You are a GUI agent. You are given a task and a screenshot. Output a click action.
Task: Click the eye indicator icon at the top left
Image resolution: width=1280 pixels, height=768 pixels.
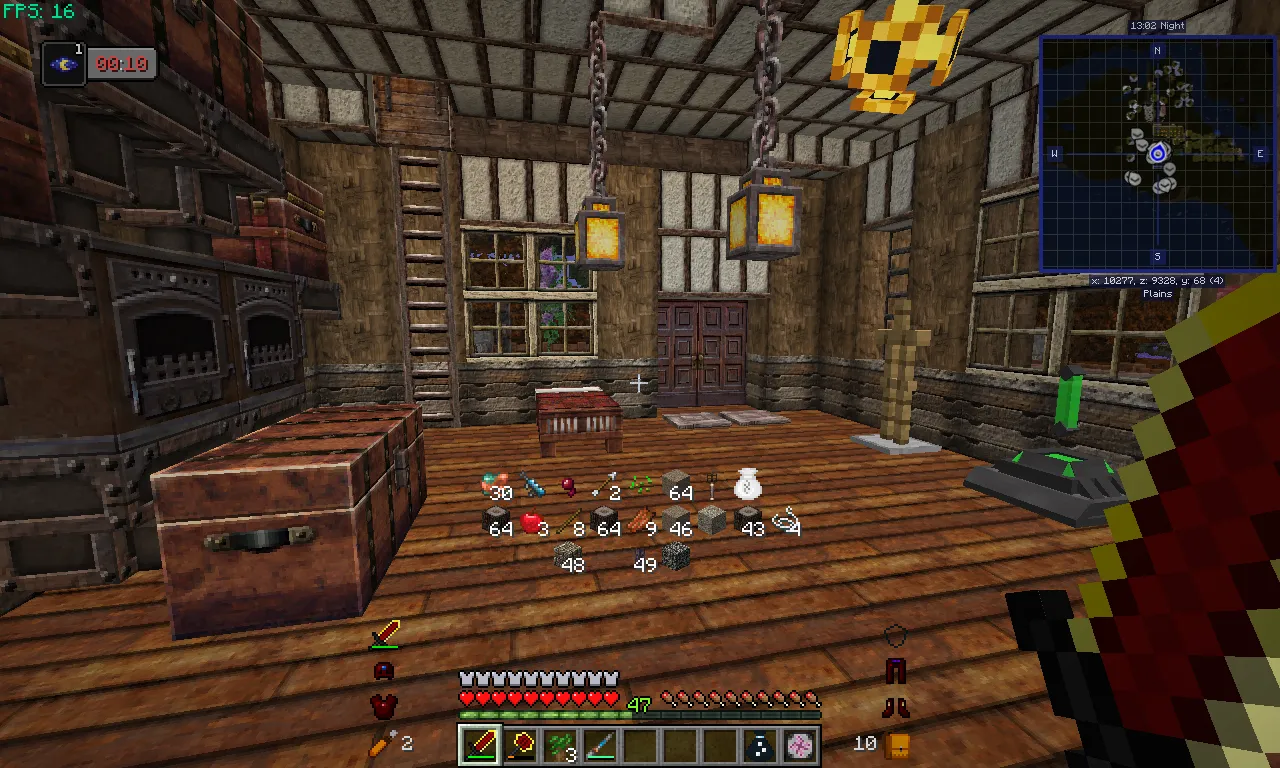(63, 64)
